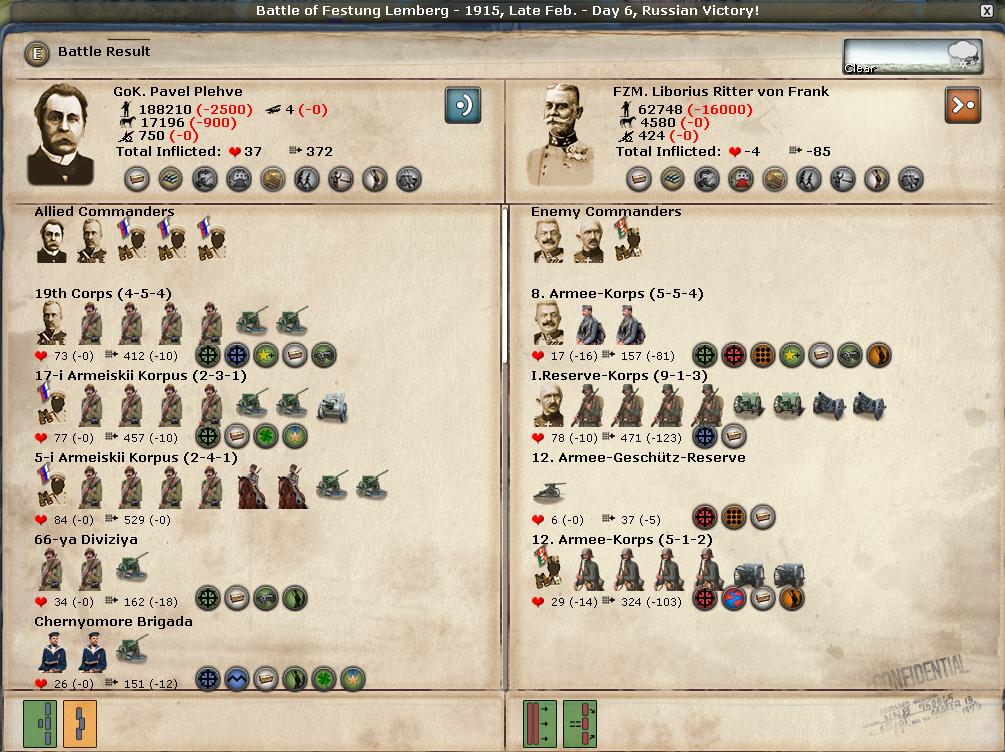Click the howitzer unit in 17-i Armeiskii Korpus
1005x752 pixels.
(331, 405)
